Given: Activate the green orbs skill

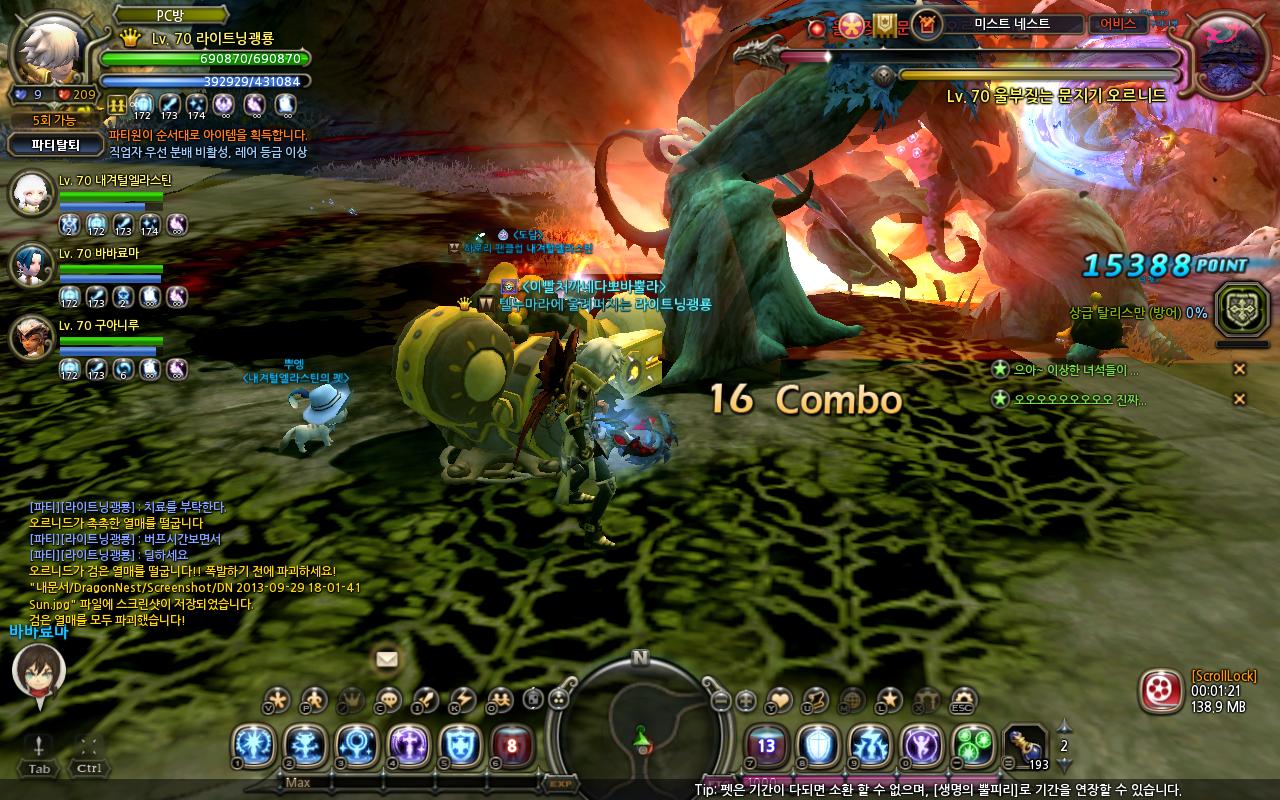Looking at the screenshot, I should pos(973,746).
